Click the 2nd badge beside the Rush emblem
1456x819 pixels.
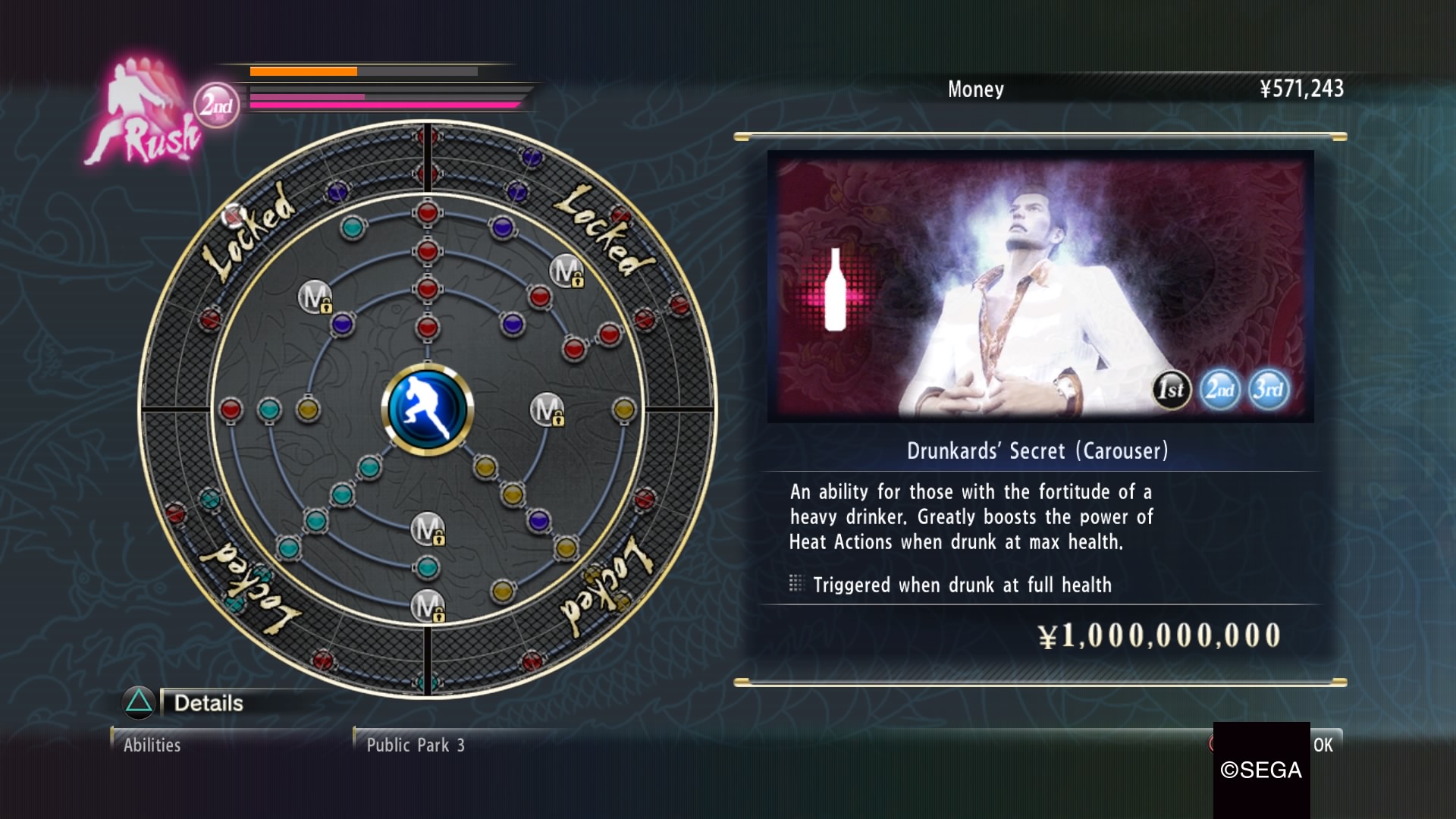click(217, 105)
